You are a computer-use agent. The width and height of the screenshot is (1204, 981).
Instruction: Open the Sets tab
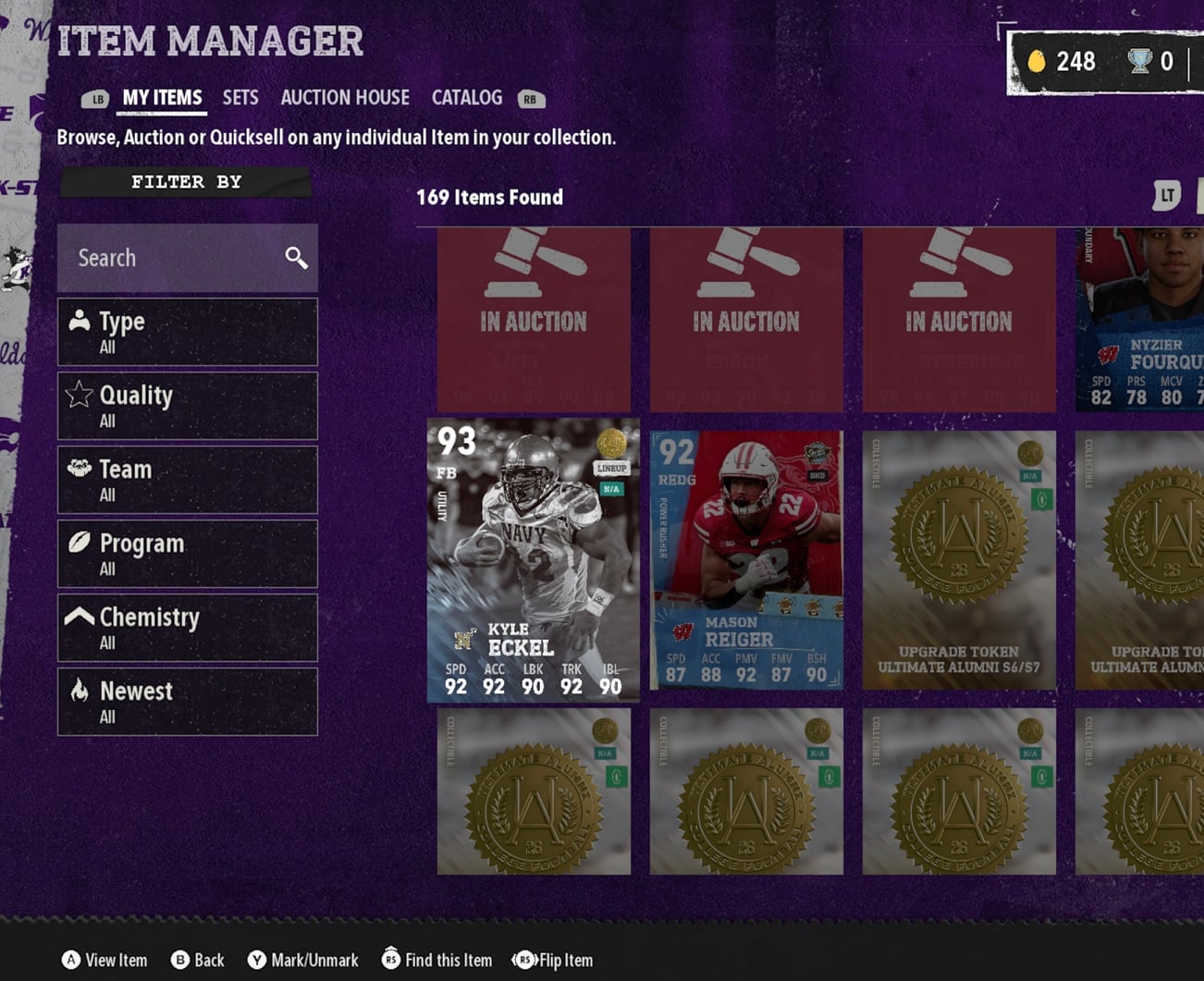point(240,98)
